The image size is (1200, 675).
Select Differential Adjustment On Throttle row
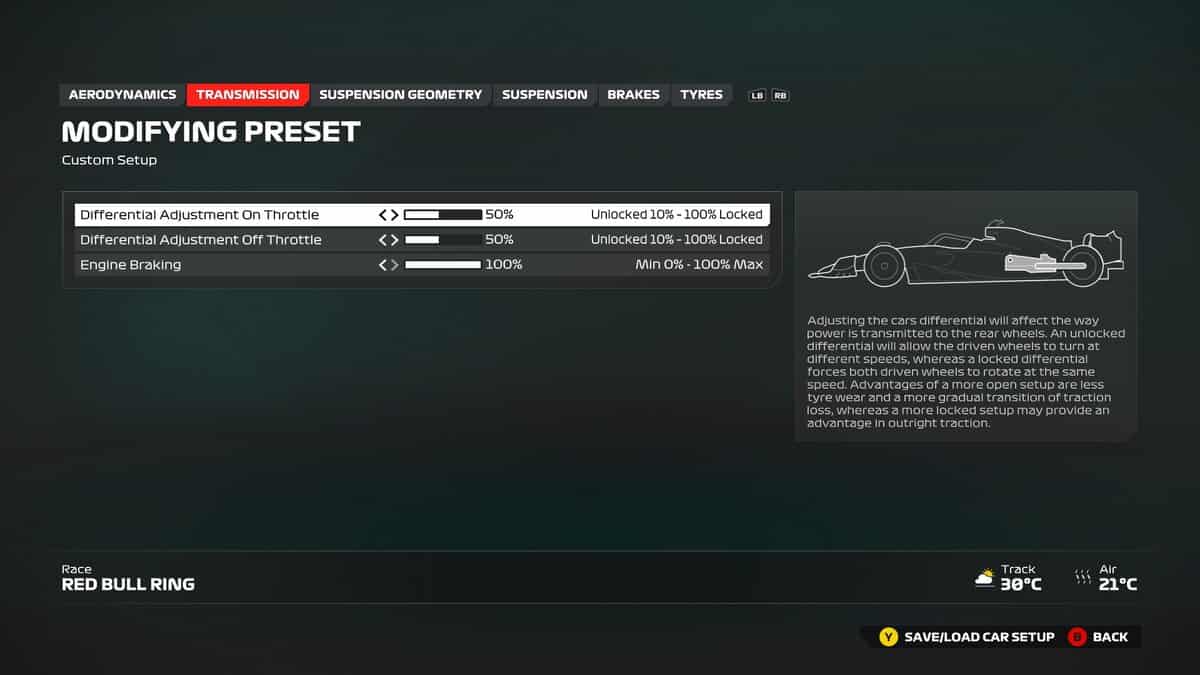[x=200, y=215]
